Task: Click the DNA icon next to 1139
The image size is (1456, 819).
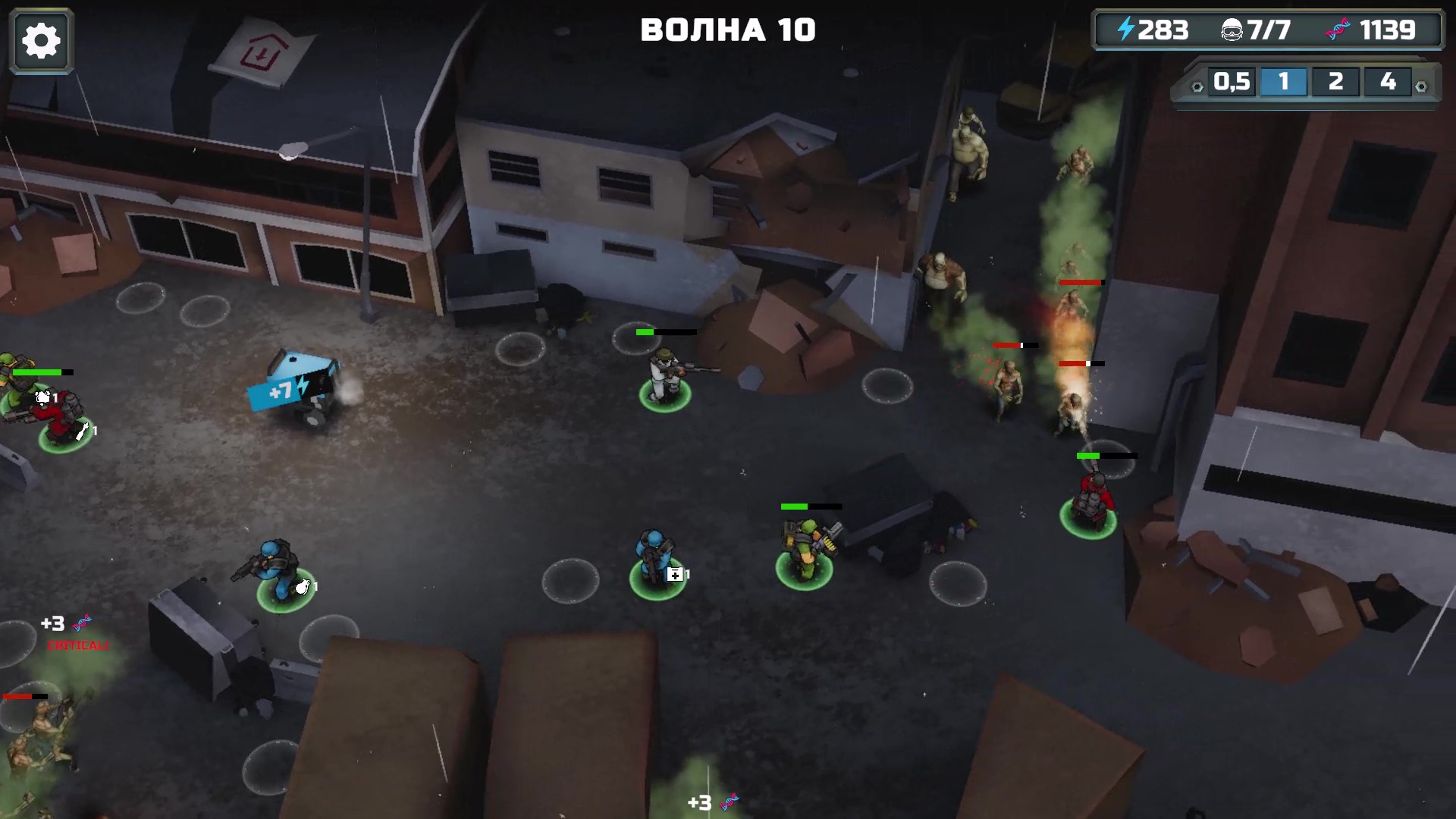Action: coord(1339,29)
